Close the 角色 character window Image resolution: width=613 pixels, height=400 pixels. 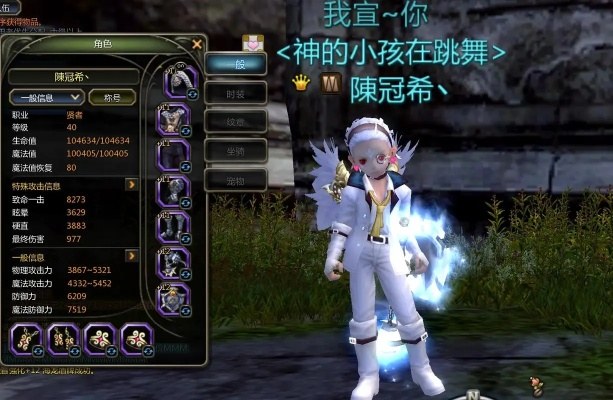(197, 44)
